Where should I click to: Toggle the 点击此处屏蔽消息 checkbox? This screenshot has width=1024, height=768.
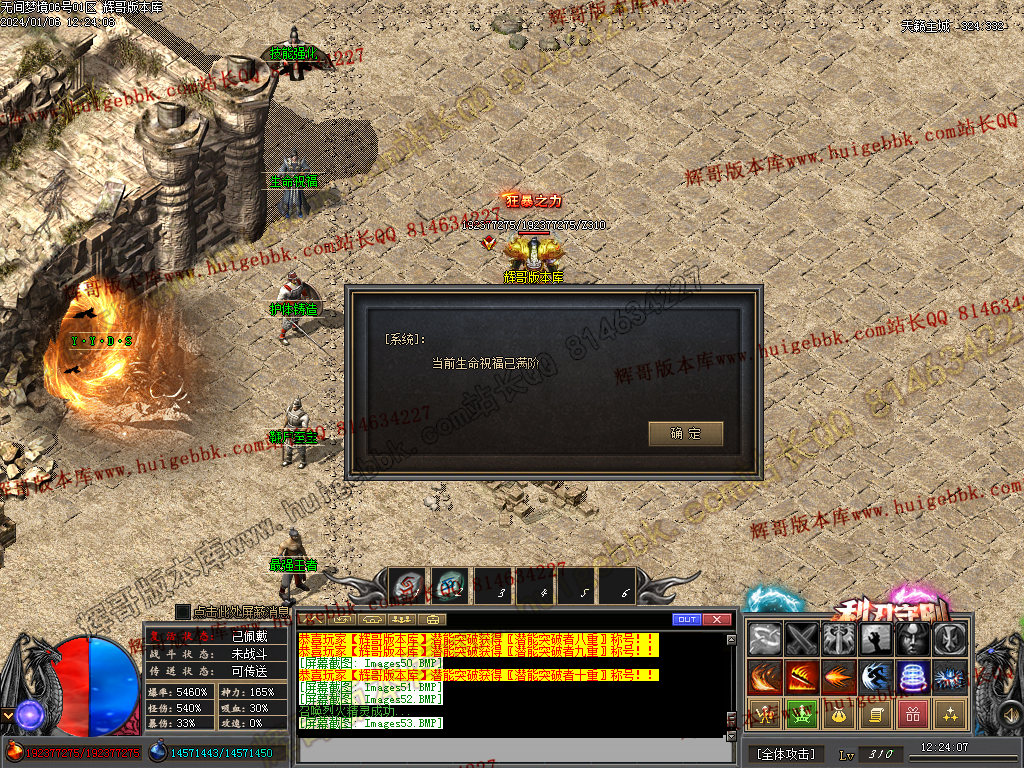tap(183, 611)
